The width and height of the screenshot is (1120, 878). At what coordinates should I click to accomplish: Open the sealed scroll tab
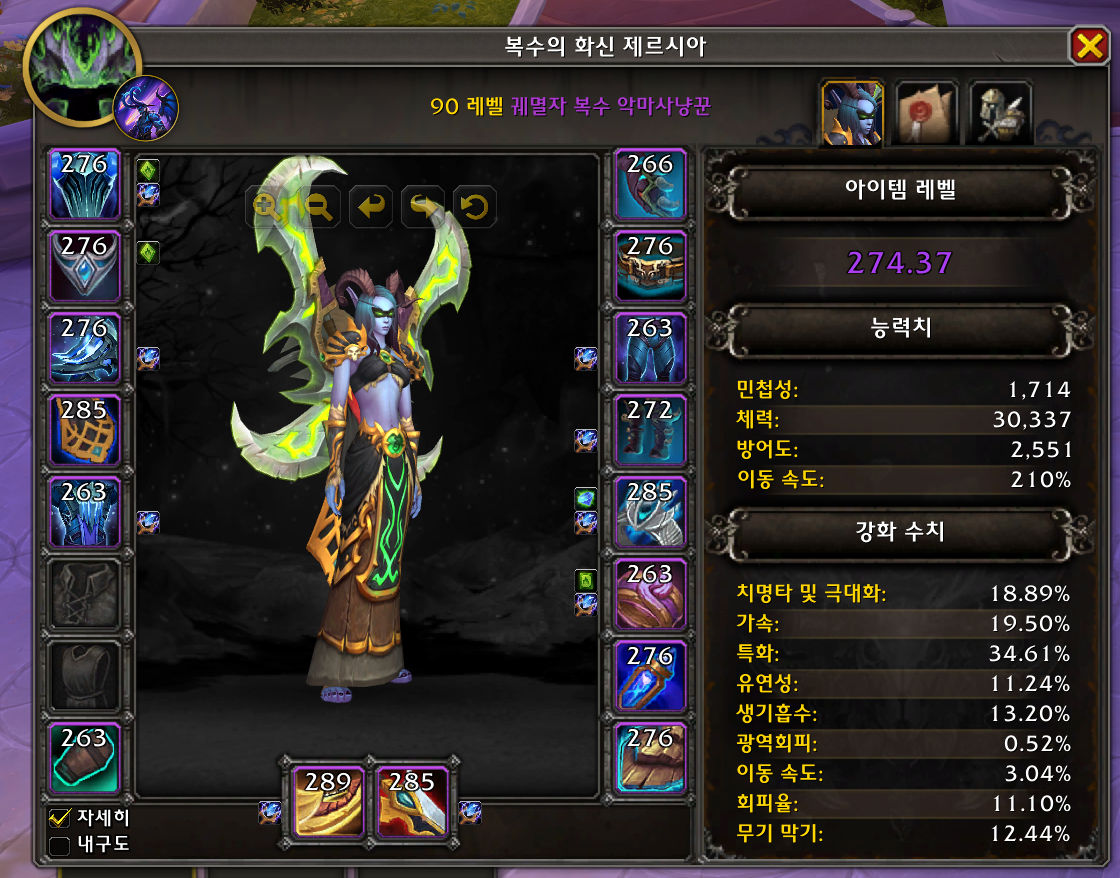(x=926, y=114)
